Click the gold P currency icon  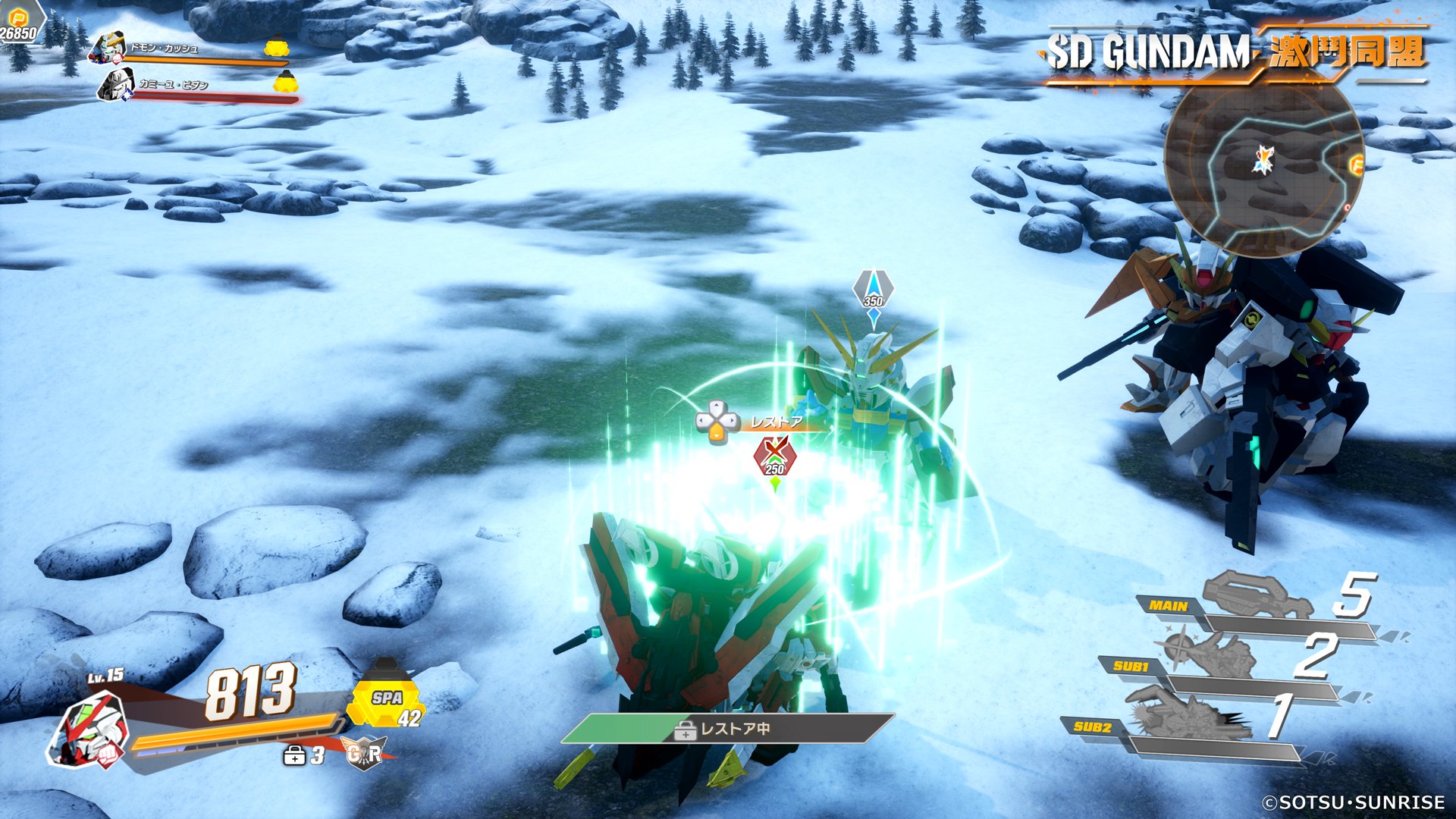(x=18, y=17)
